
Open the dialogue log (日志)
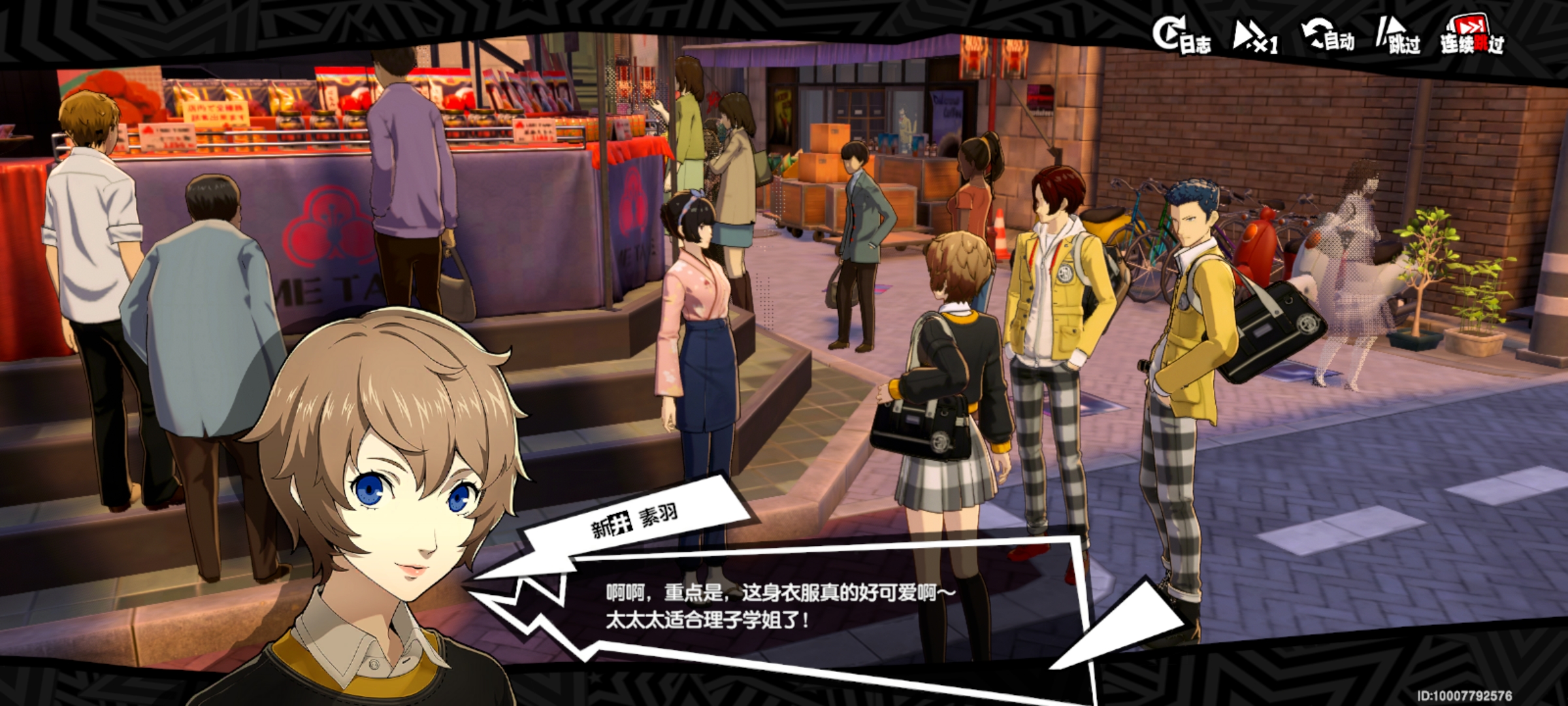[1181, 37]
